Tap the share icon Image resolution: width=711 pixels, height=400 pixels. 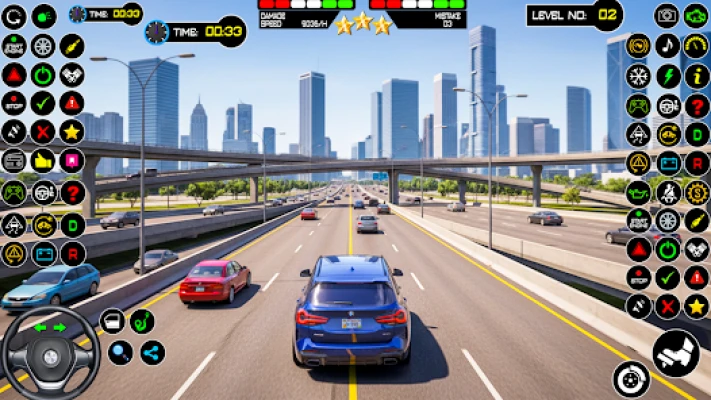click(x=151, y=352)
